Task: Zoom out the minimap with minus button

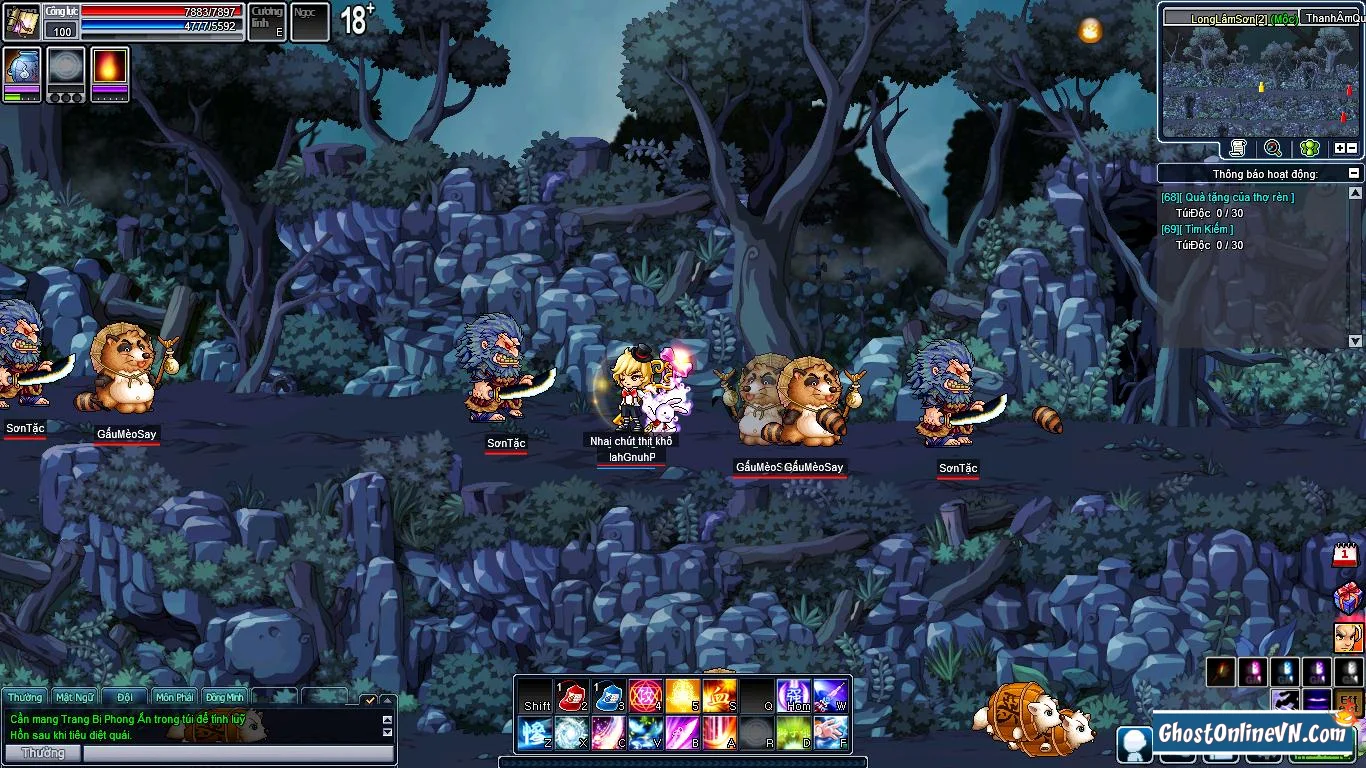Action: tap(1353, 148)
